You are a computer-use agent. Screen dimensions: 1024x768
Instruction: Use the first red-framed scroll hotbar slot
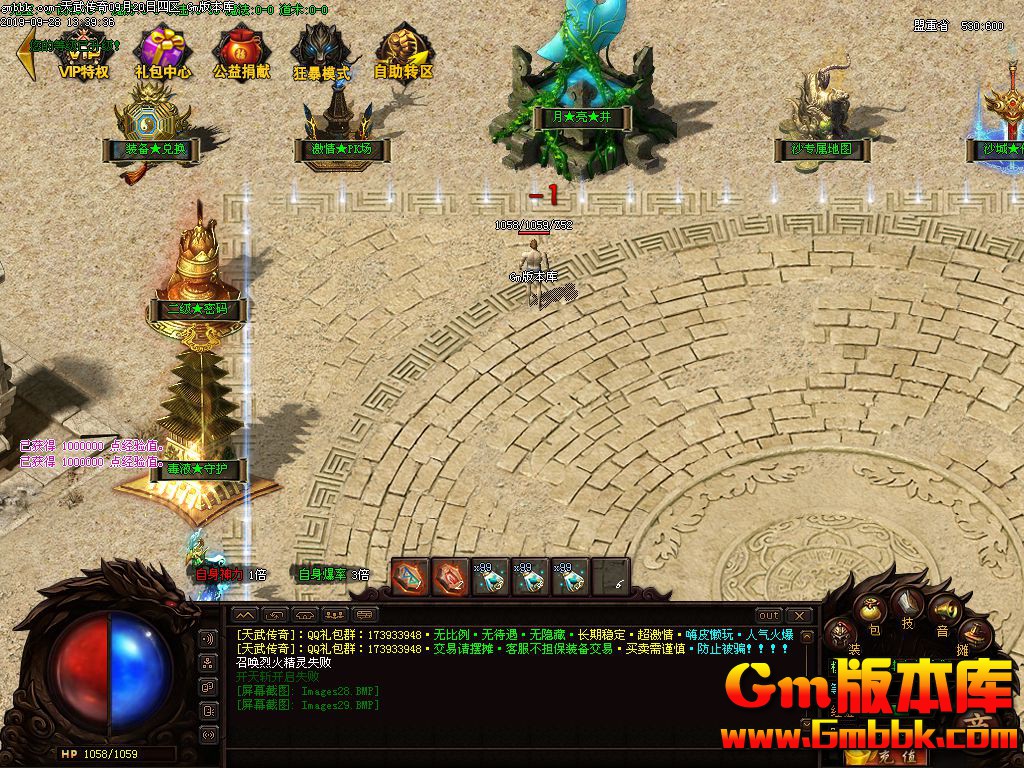(410, 577)
